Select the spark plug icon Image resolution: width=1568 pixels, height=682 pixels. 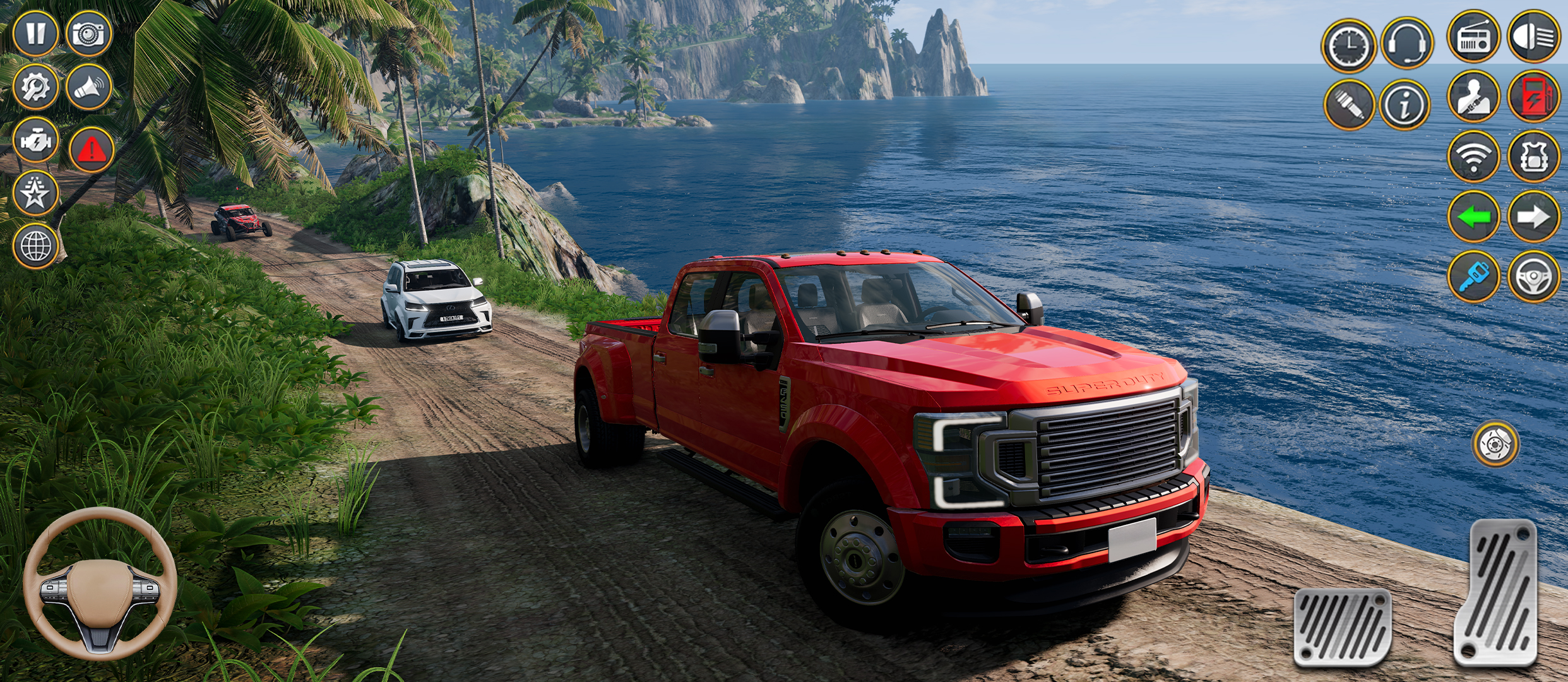click(1348, 104)
